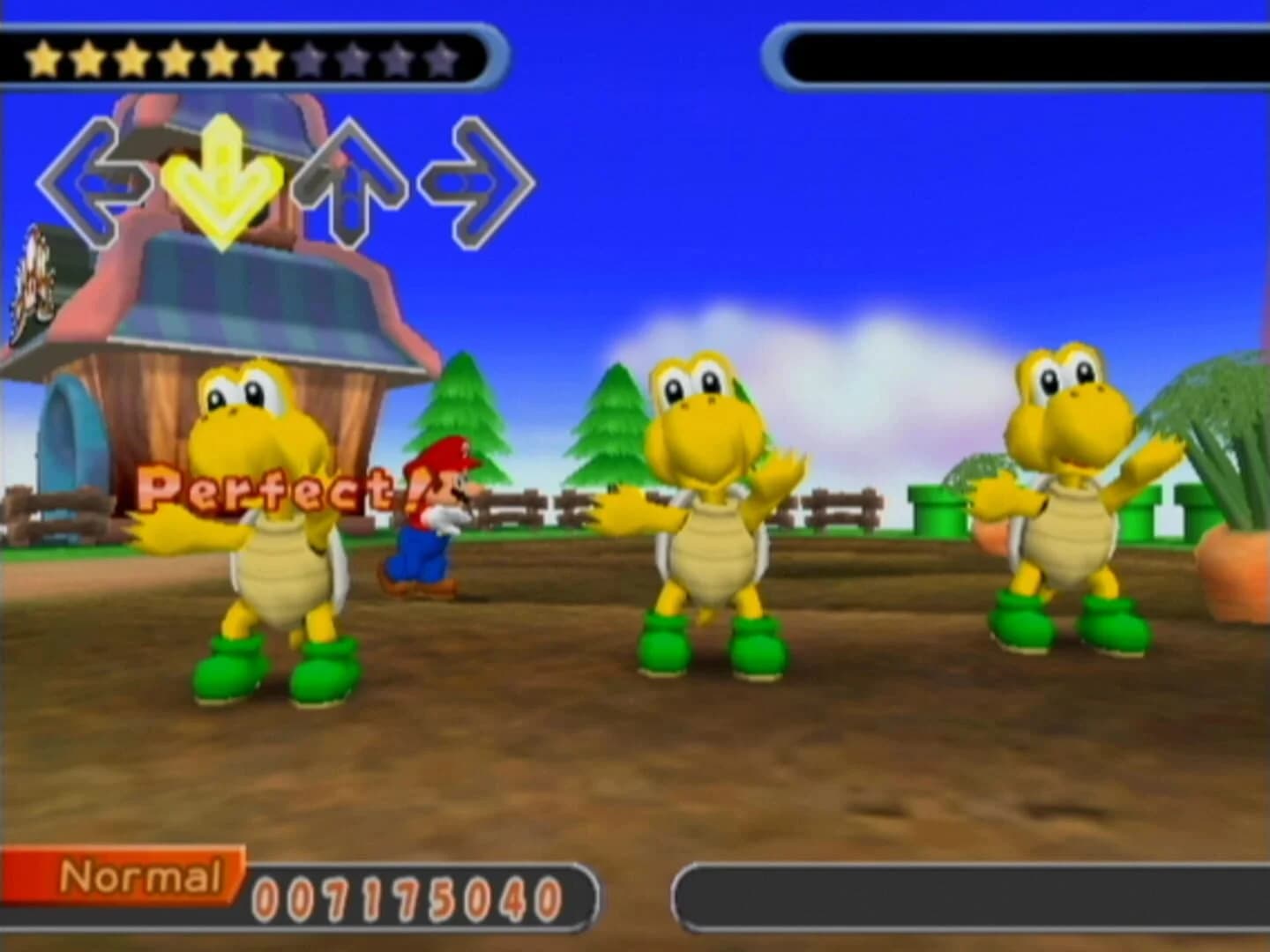Click the left arrow indicator
This screenshot has height=952, width=1270.
click(x=97, y=176)
